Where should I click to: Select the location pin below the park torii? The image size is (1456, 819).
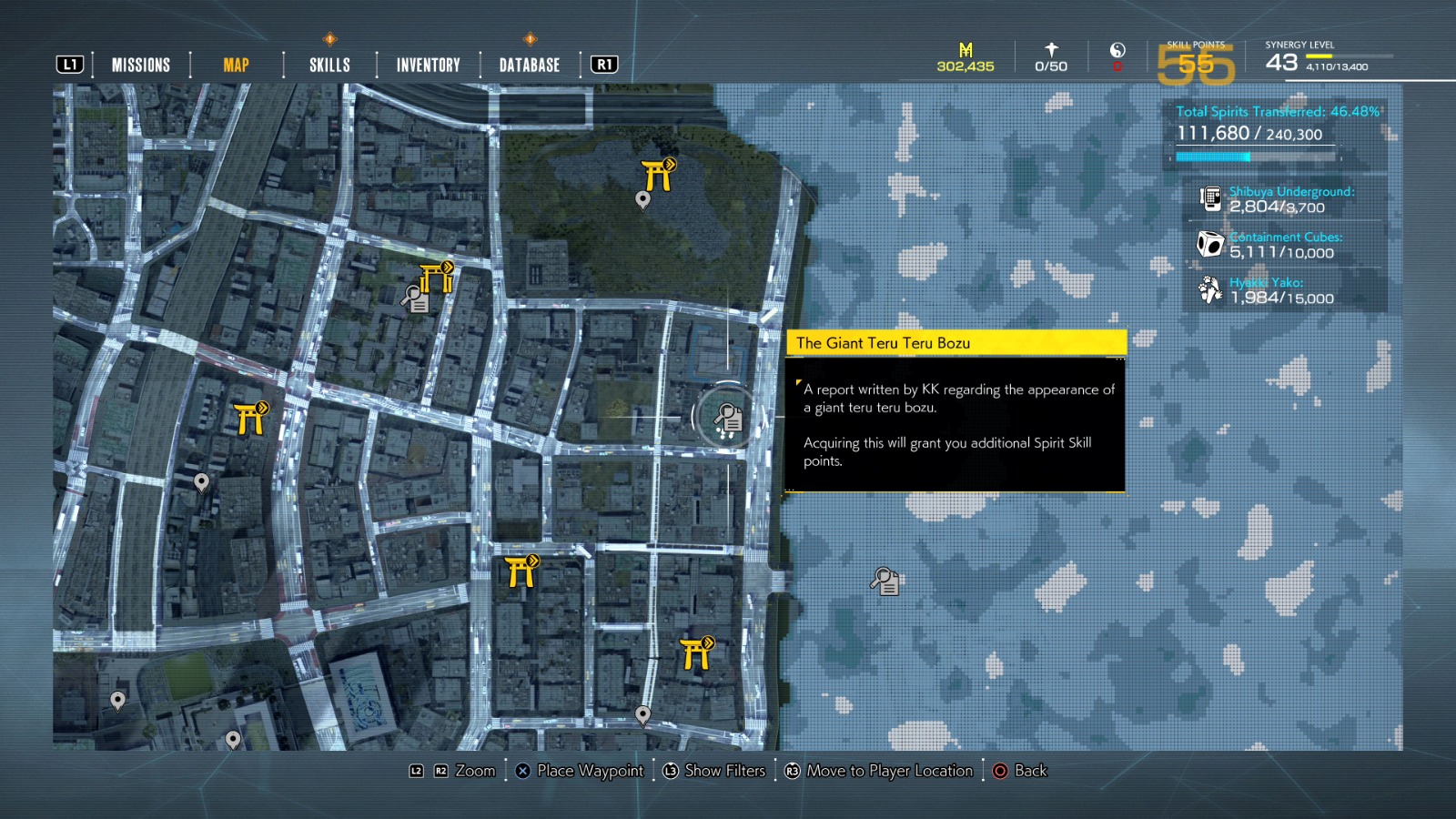[644, 198]
